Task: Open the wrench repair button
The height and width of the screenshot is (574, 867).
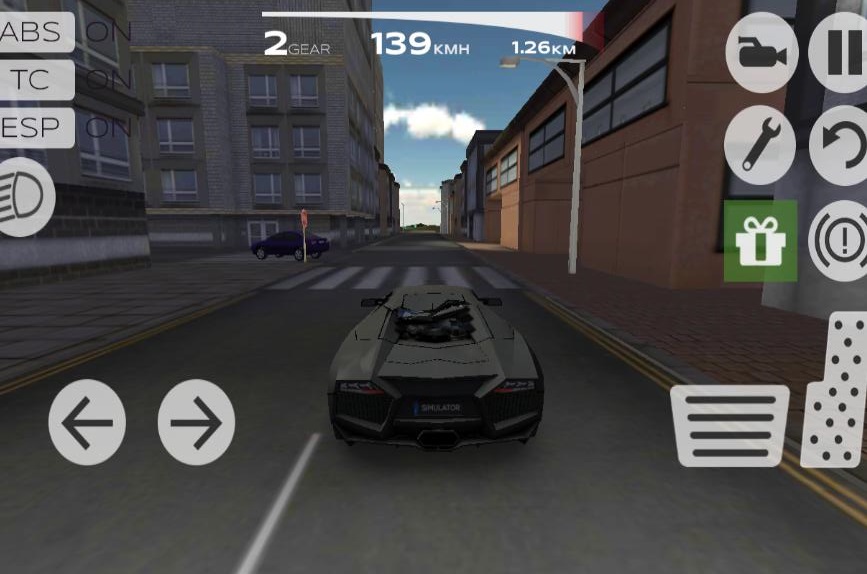Action: pyautogui.click(x=760, y=145)
